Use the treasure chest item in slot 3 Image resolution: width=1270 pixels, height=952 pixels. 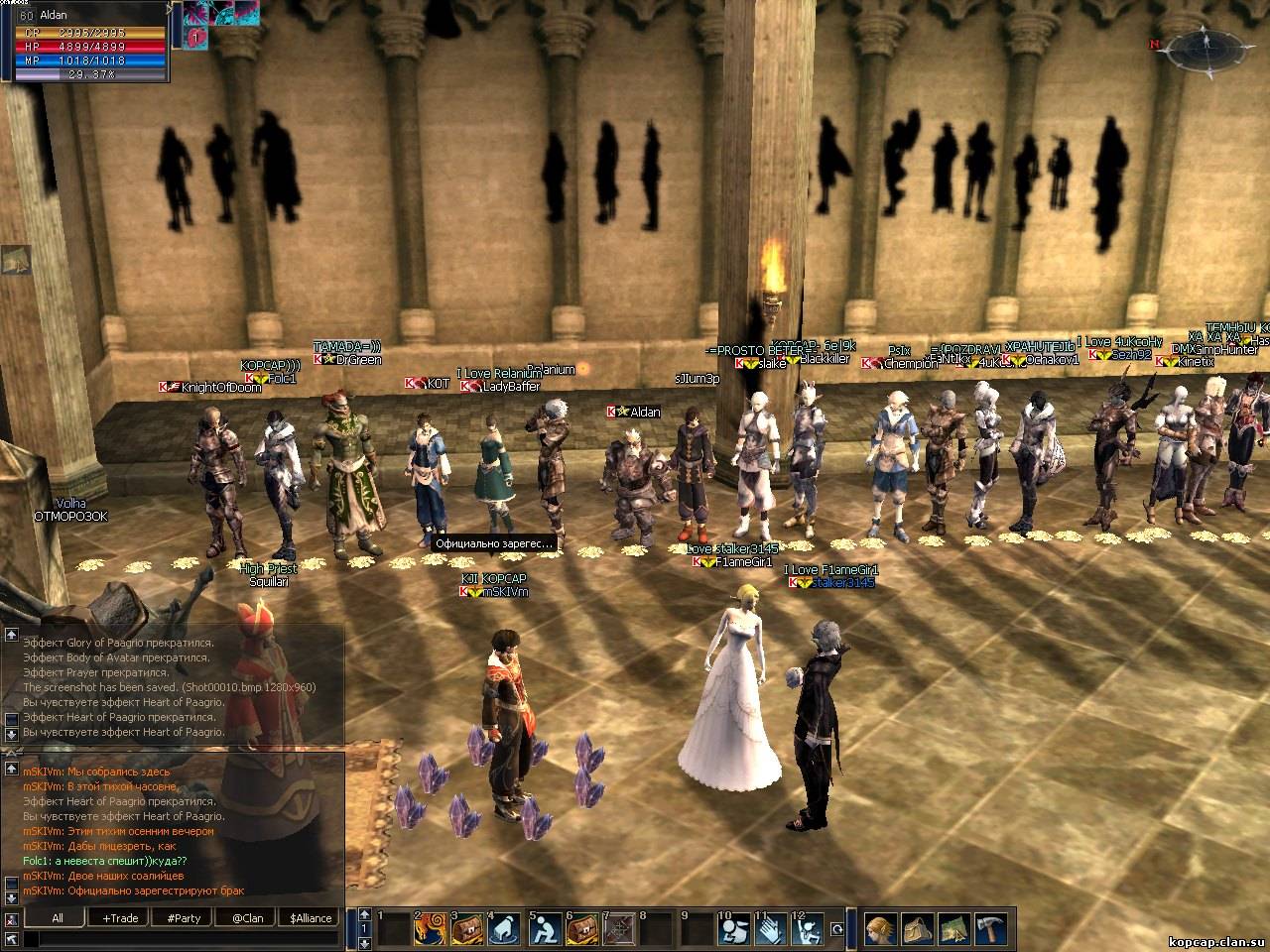[467, 930]
